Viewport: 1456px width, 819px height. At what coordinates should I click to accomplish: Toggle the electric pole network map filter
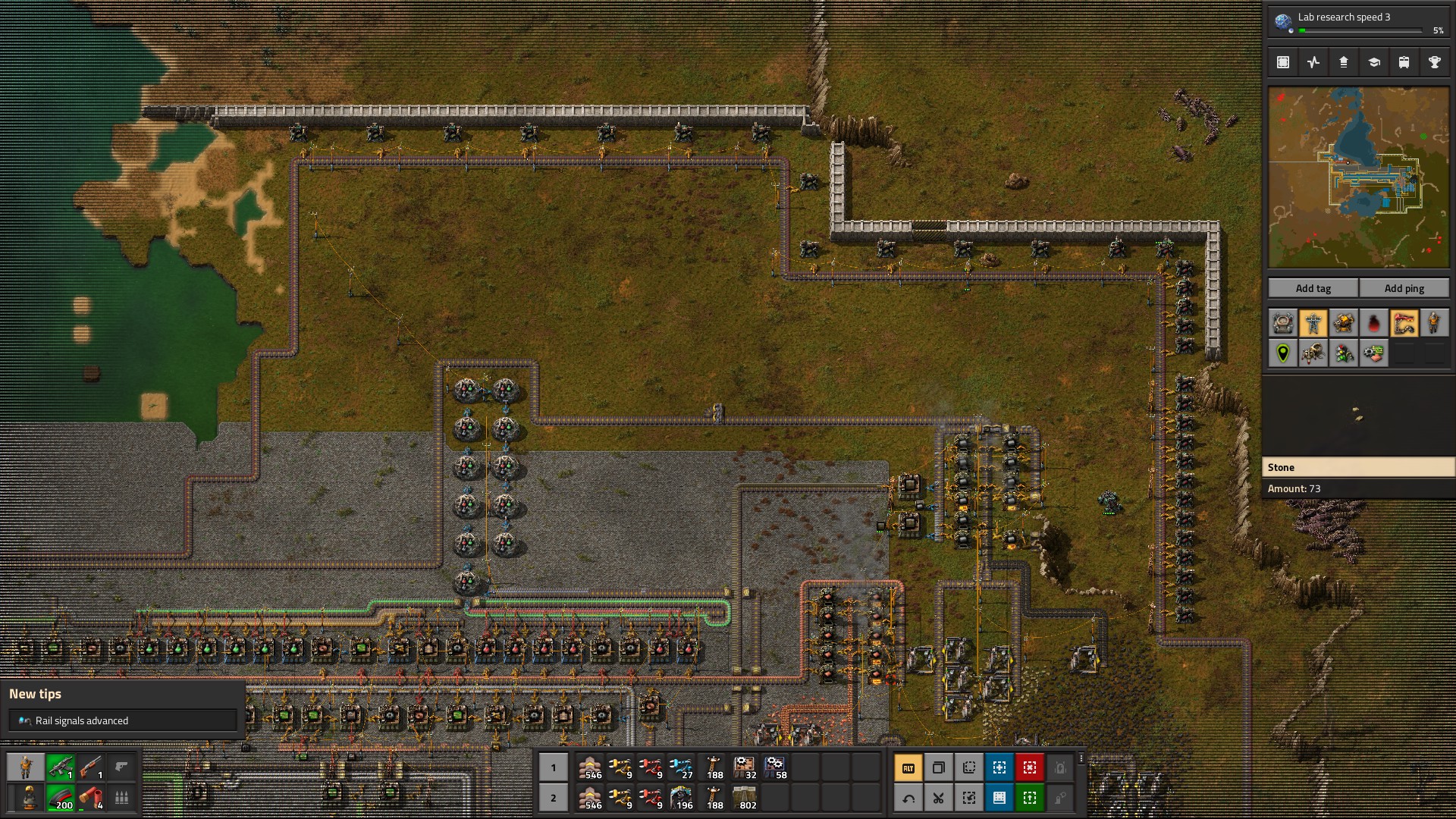(x=1313, y=324)
